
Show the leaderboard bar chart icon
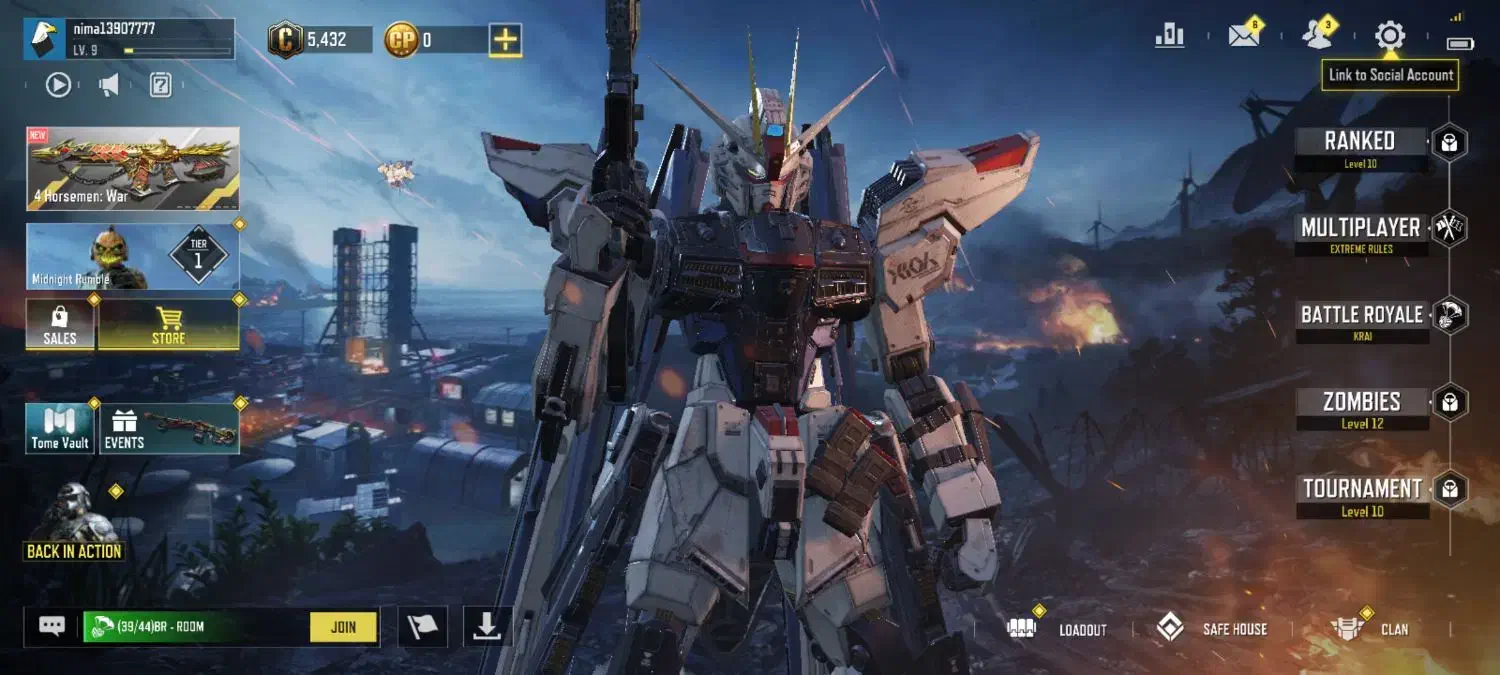tap(1169, 36)
